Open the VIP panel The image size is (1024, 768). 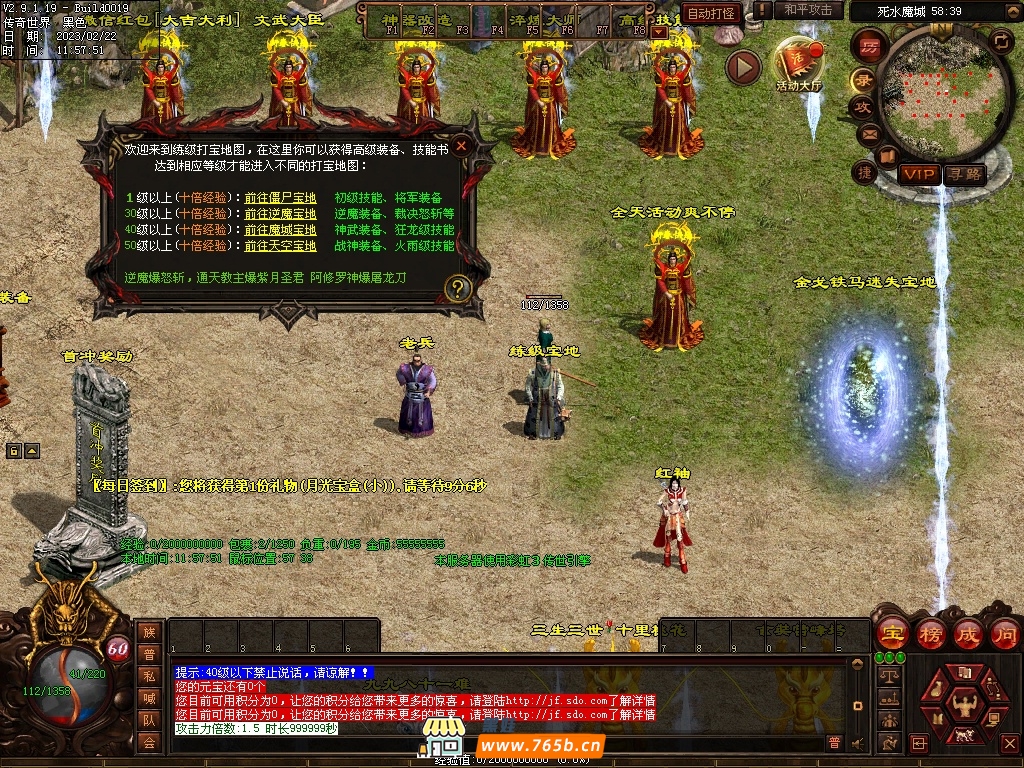(918, 174)
